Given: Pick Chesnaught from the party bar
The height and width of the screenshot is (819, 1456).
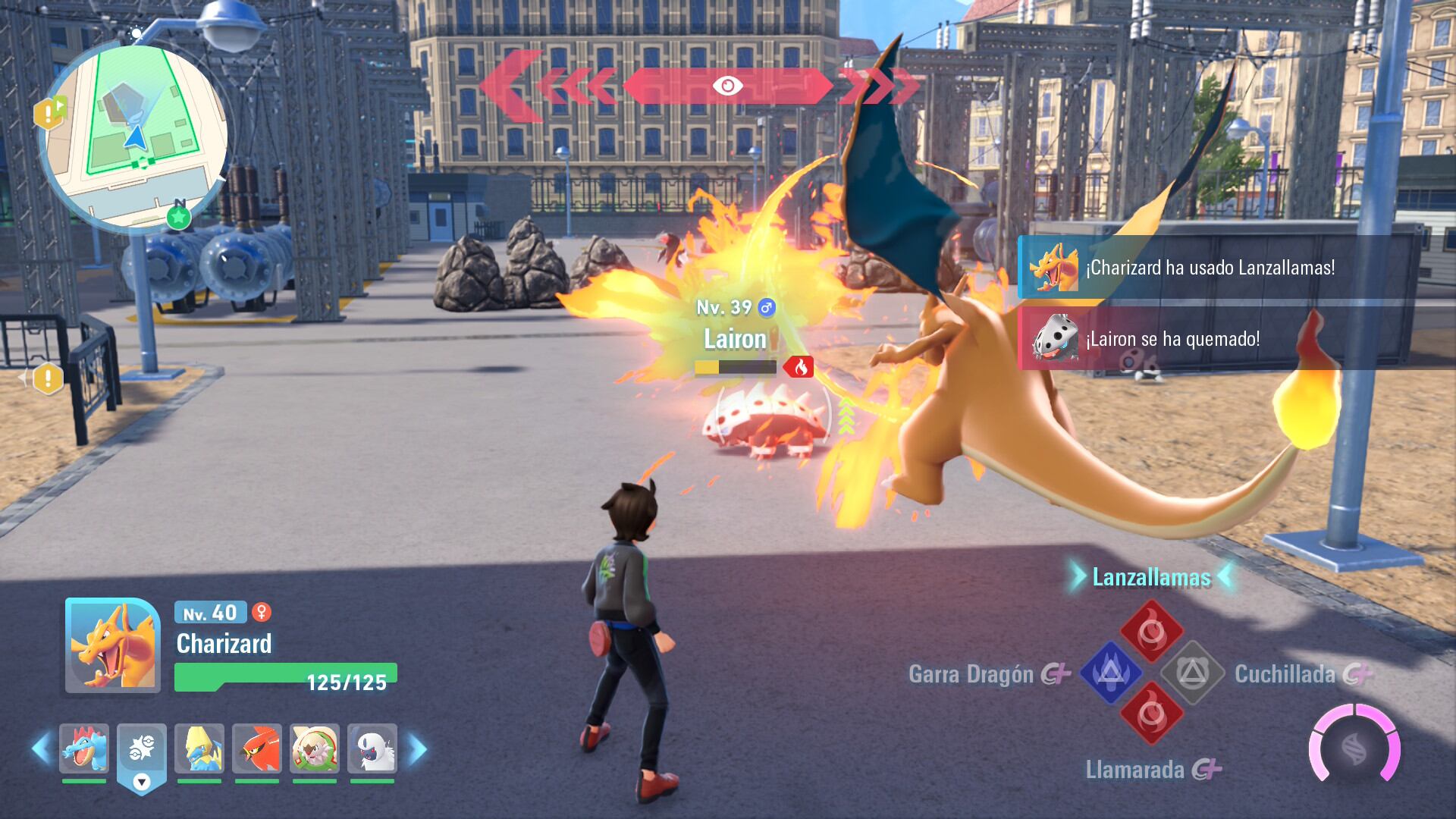Looking at the screenshot, I should click(315, 748).
